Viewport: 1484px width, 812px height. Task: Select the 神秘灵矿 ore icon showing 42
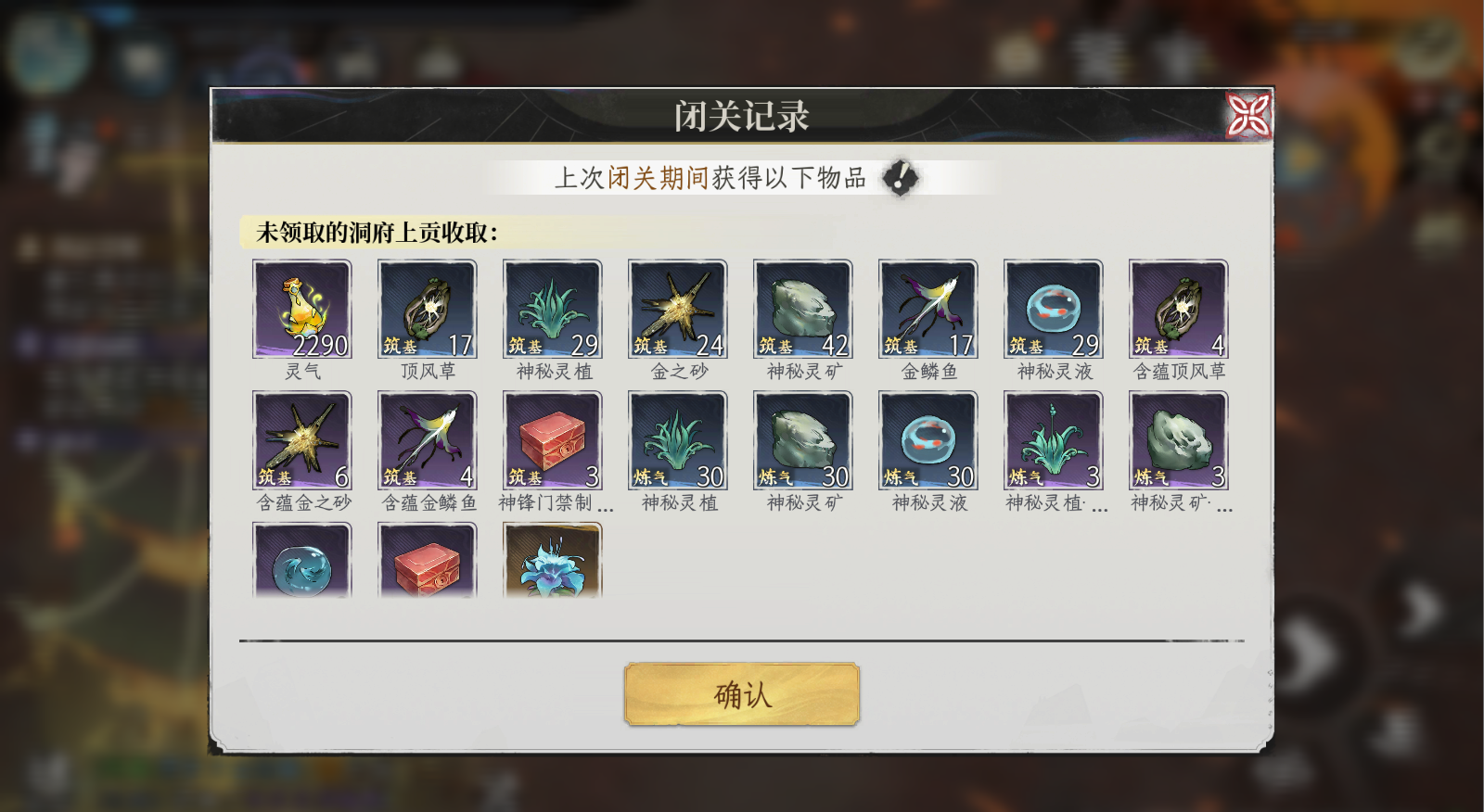pyautogui.click(x=802, y=307)
